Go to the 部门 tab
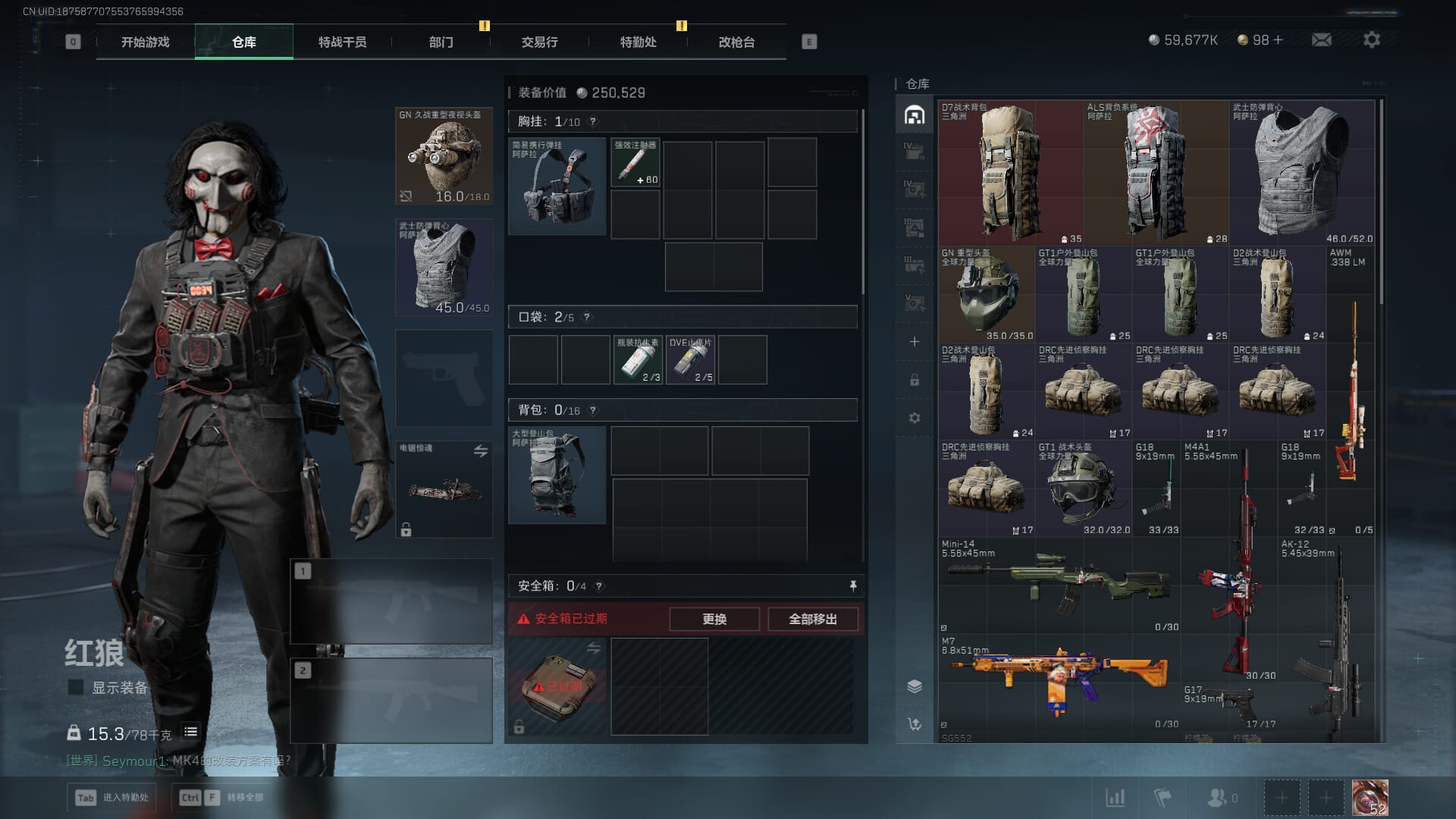This screenshot has height=819, width=1456. pos(441,42)
